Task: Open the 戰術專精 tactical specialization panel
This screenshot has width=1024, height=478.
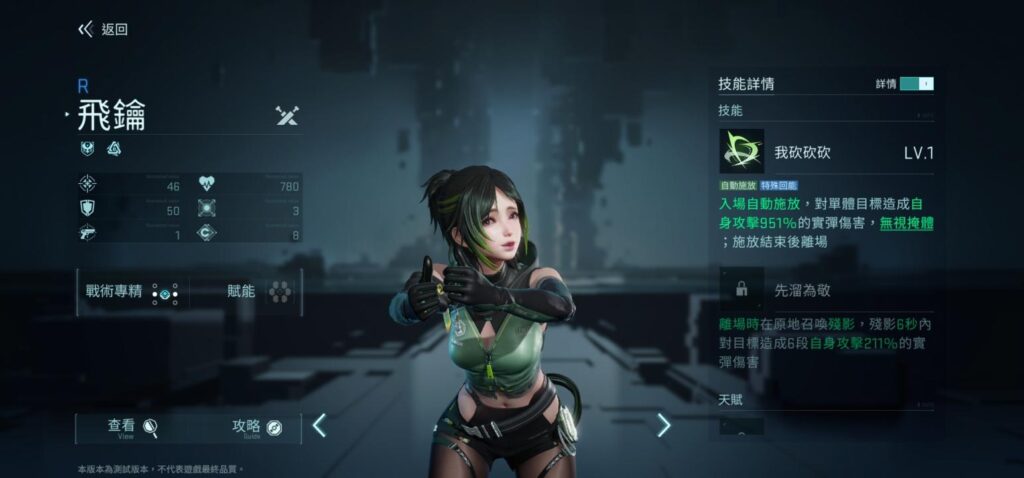Action: pyautogui.click(x=131, y=292)
